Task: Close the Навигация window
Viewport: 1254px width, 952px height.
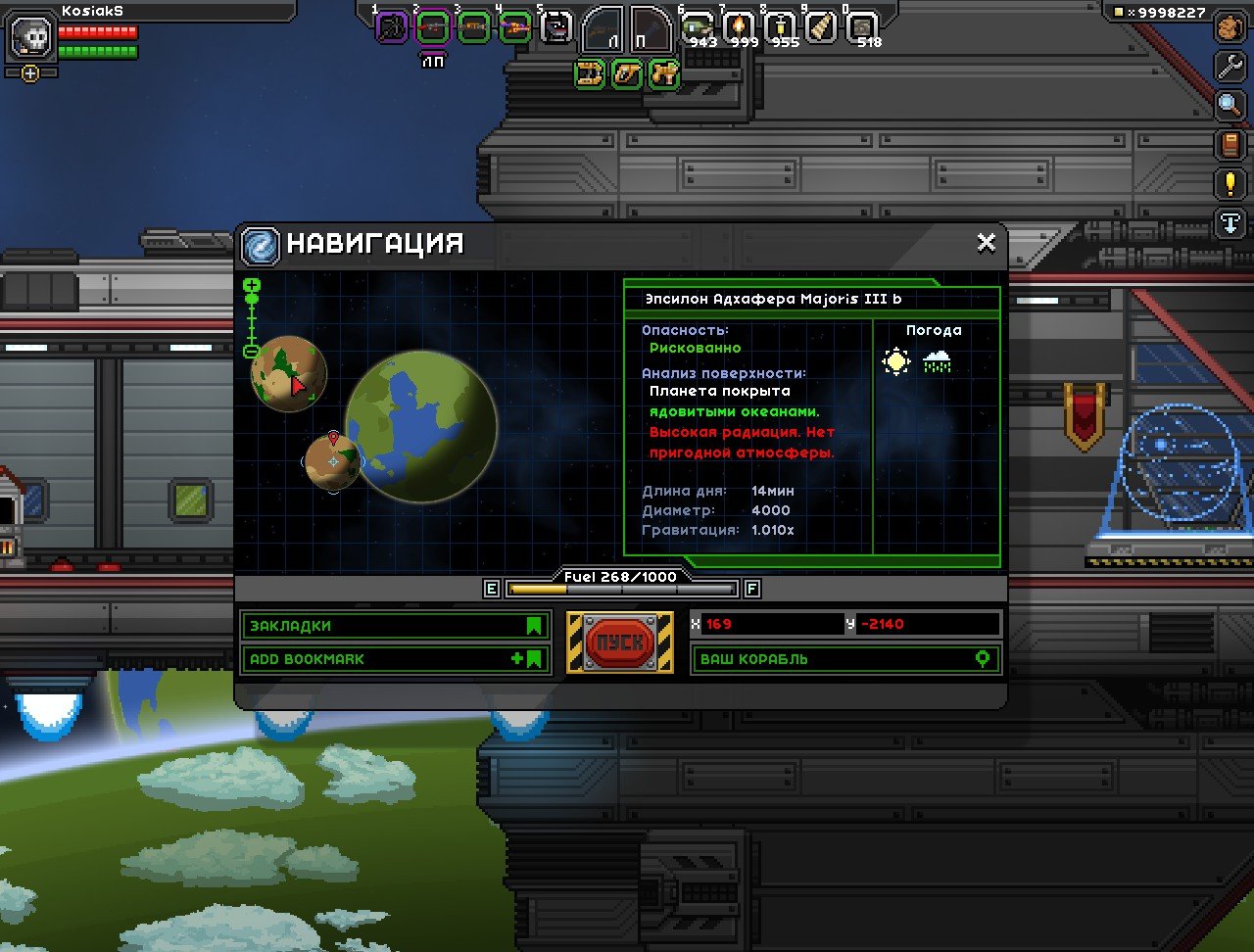Action: pyautogui.click(x=986, y=243)
